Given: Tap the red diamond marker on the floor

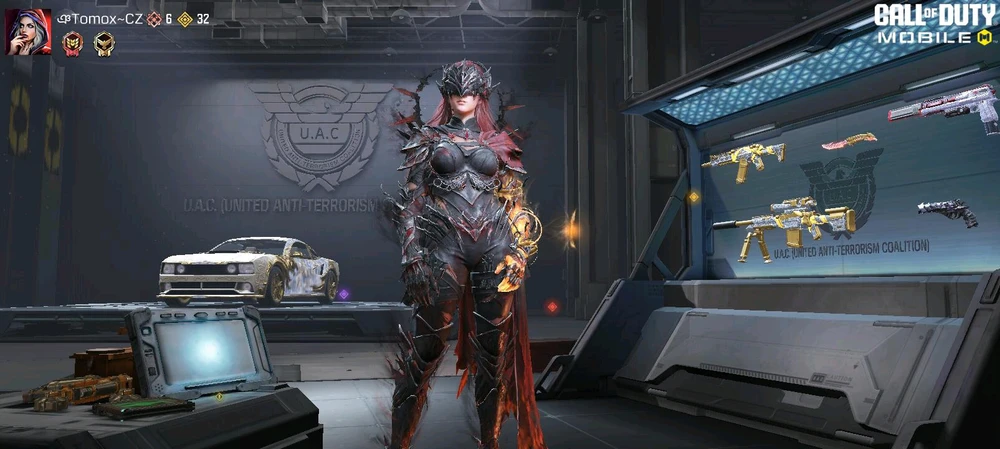Looking at the screenshot, I should click(551, 306).
